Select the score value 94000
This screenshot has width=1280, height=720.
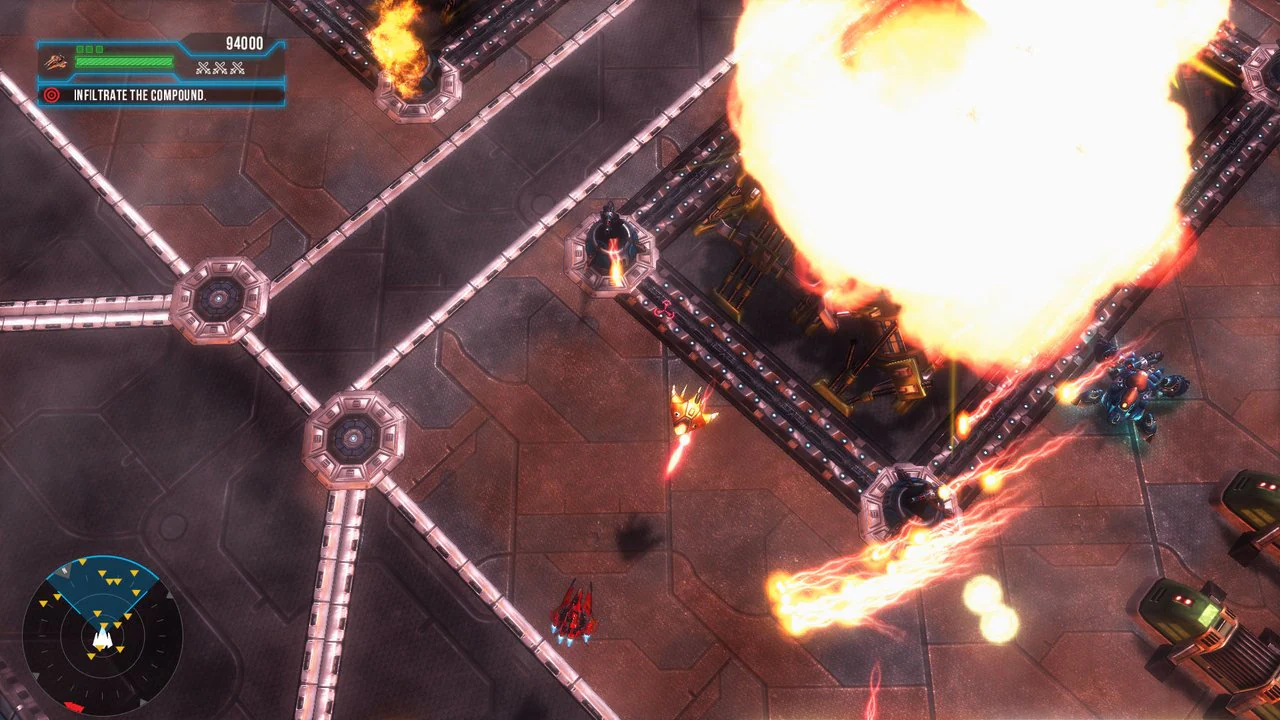(x=243, y=43)
